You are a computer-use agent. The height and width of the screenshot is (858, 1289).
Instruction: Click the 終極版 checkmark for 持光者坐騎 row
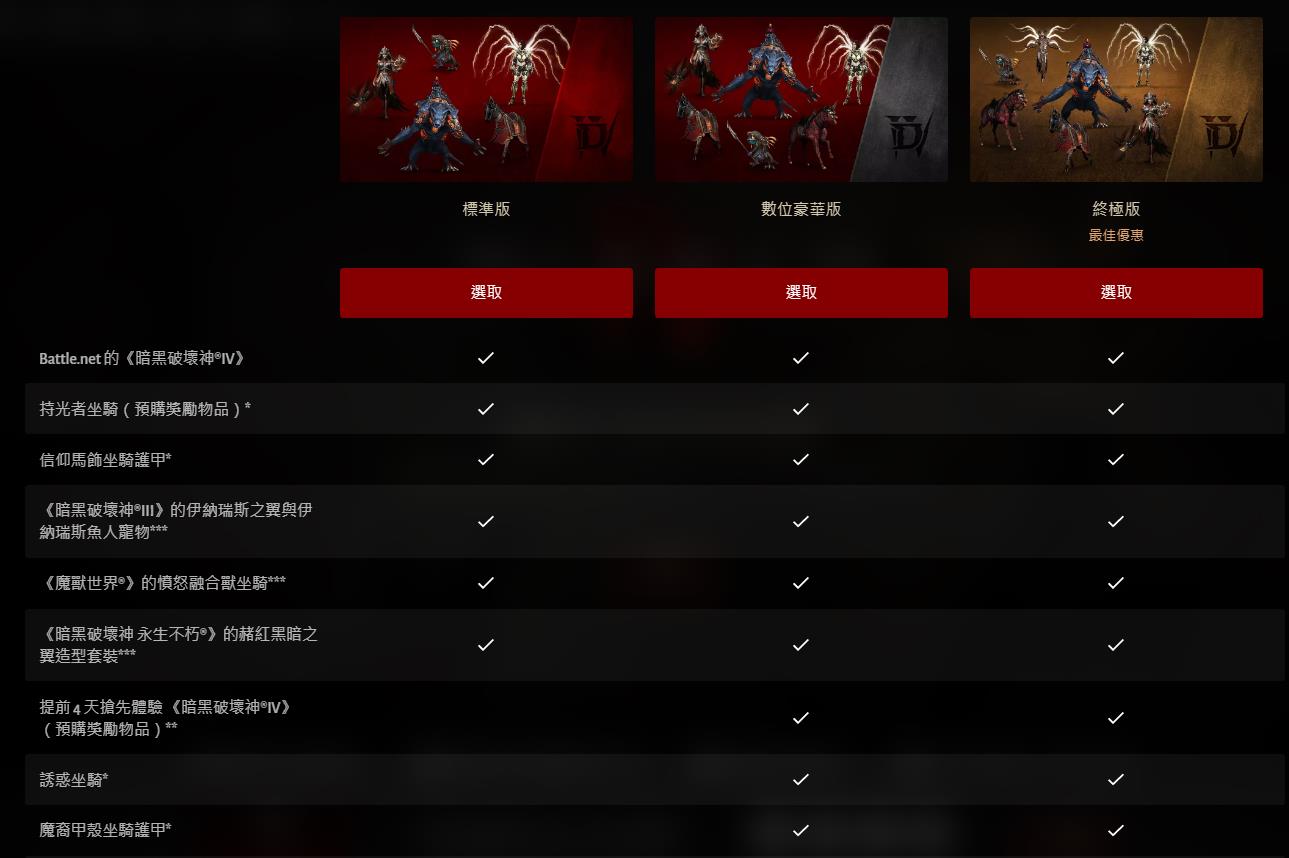pyautogui.click(x=1115, y=409)
